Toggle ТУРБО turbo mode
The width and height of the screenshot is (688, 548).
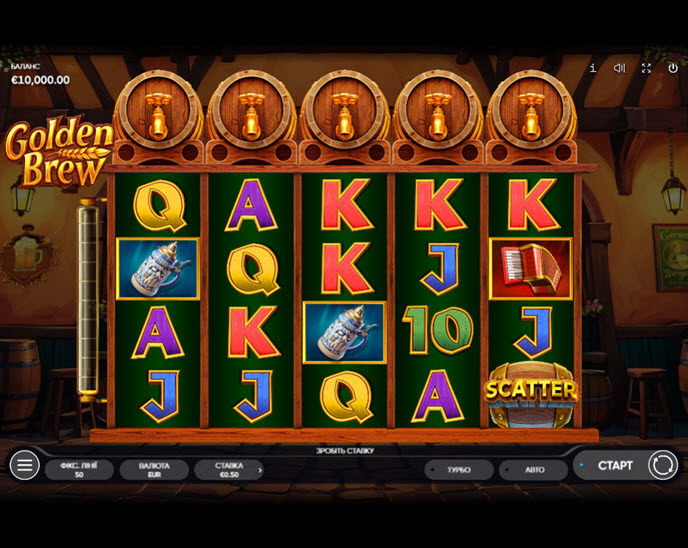[458, 469]
